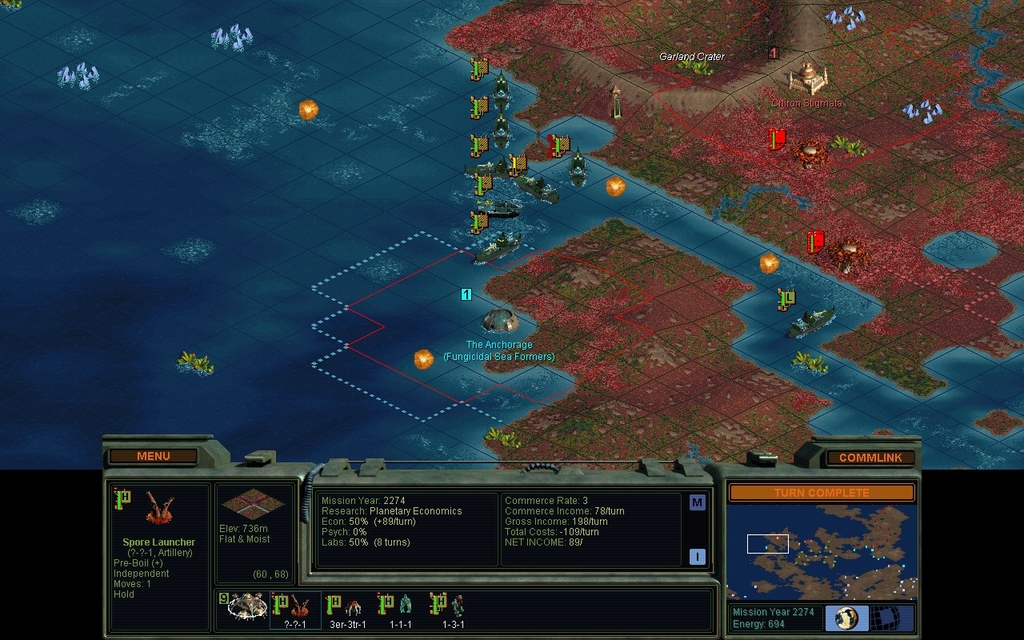Select the Spore Launcher in unit stack
Screen dimensions: 1024x640
click(x=296, y=606)
